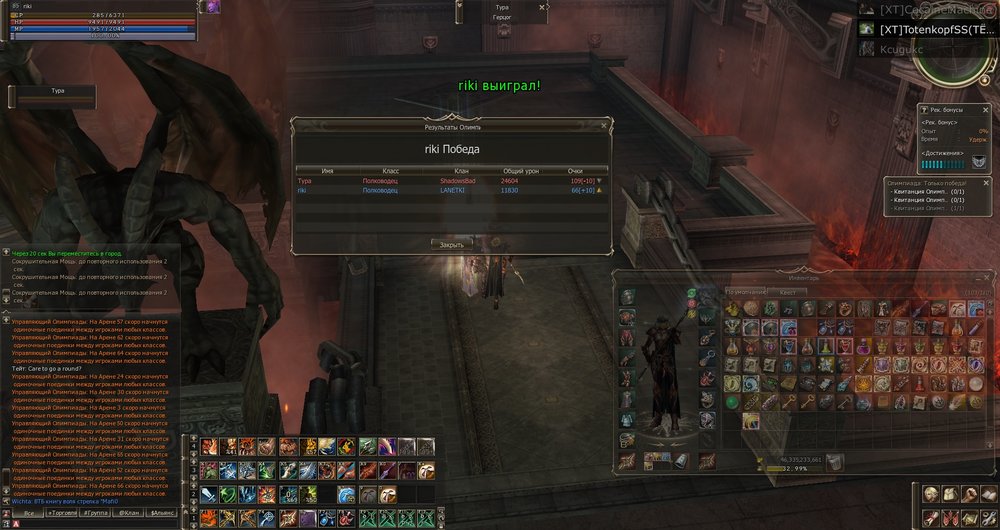Click the Закрыть button in results window
Screen dimensions: 1000x530
point(451,244)
